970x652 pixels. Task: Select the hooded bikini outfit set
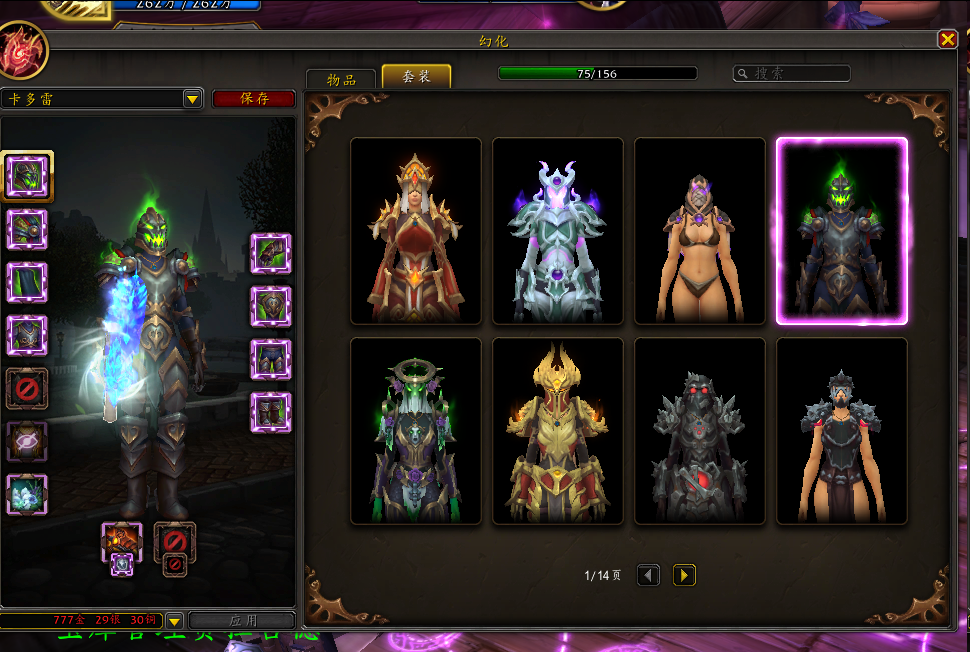(700, 231)
